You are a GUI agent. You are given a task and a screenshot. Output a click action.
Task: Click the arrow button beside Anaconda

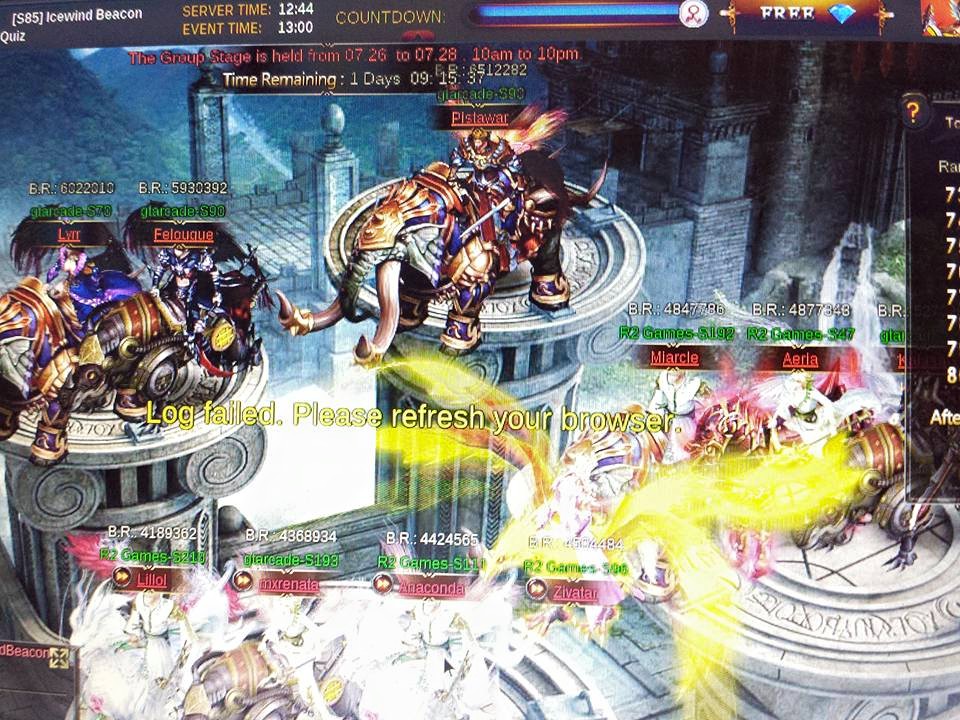coord(384,584)
